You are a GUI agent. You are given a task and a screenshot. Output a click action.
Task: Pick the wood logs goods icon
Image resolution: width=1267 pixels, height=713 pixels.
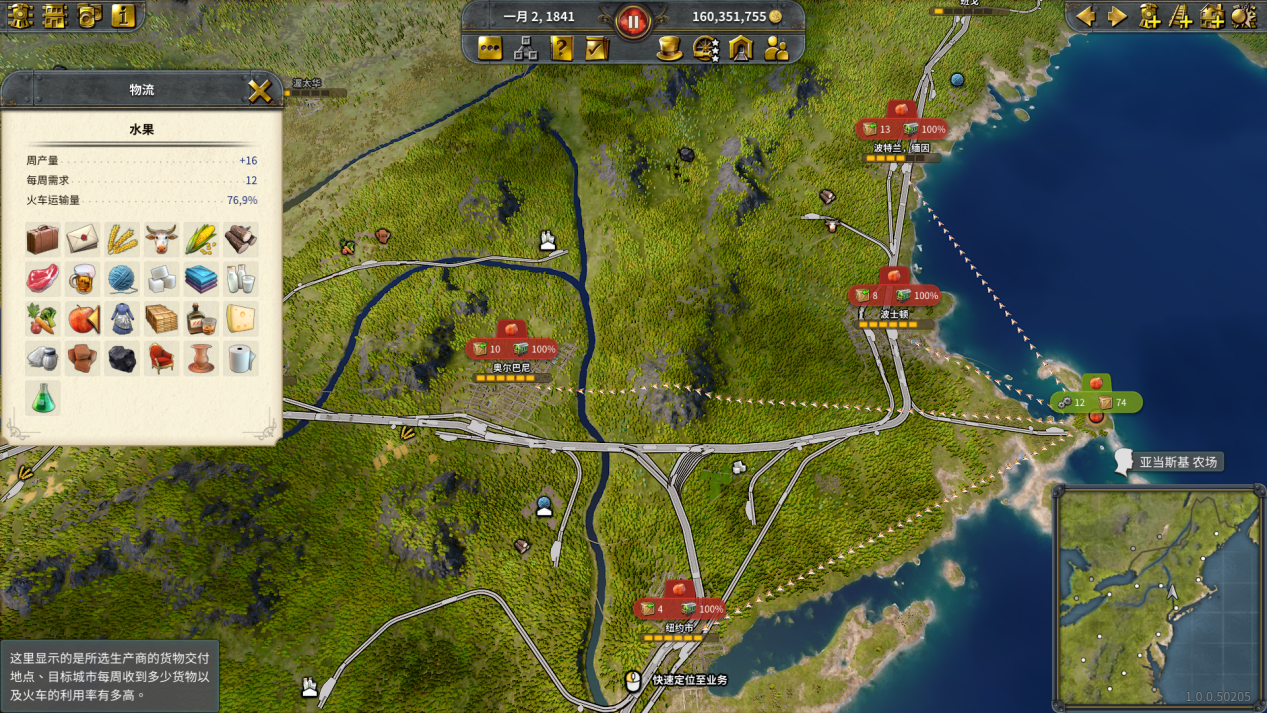click(x=240, y=240)
